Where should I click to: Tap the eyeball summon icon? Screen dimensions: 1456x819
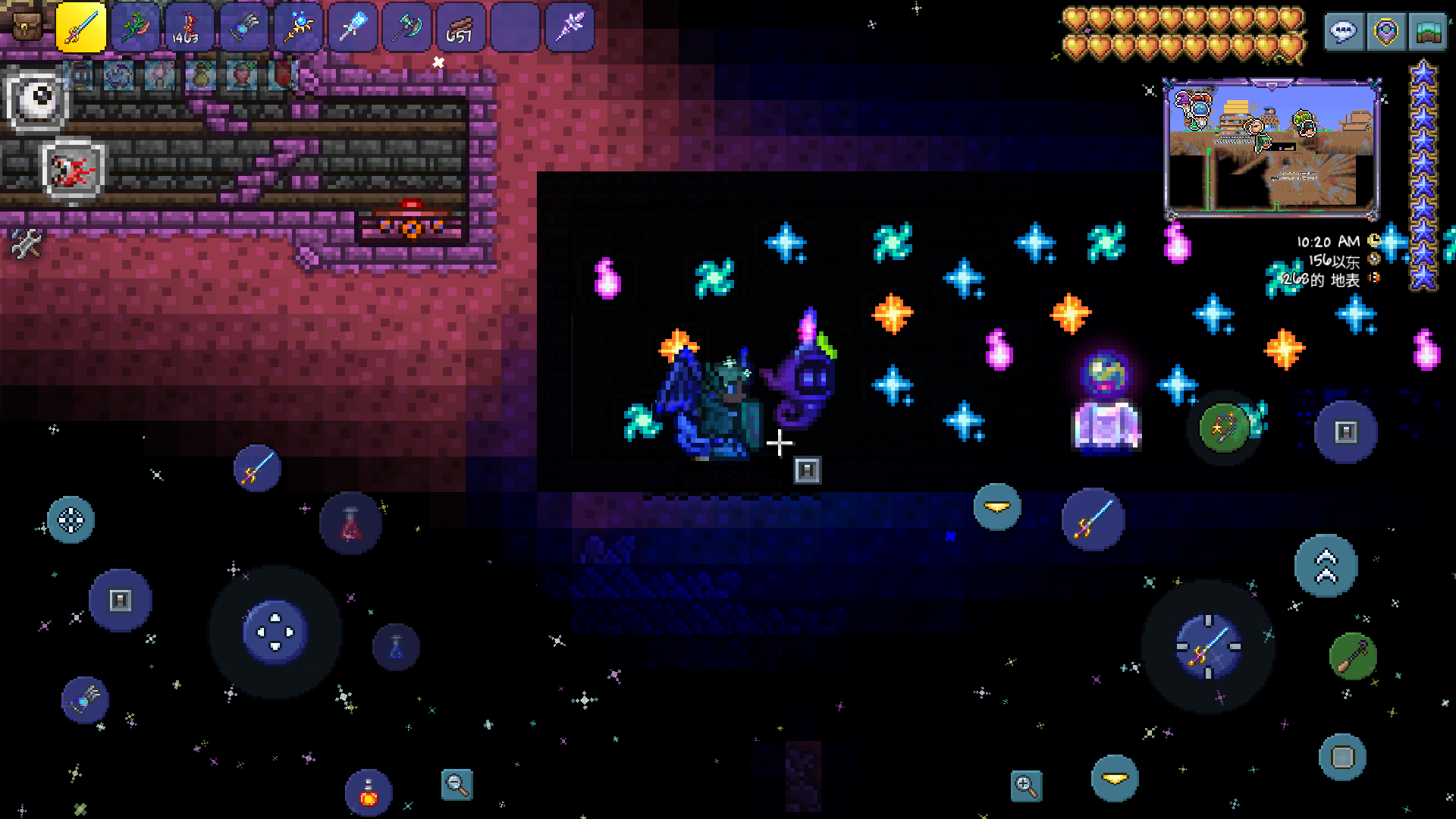pos(38,99)
